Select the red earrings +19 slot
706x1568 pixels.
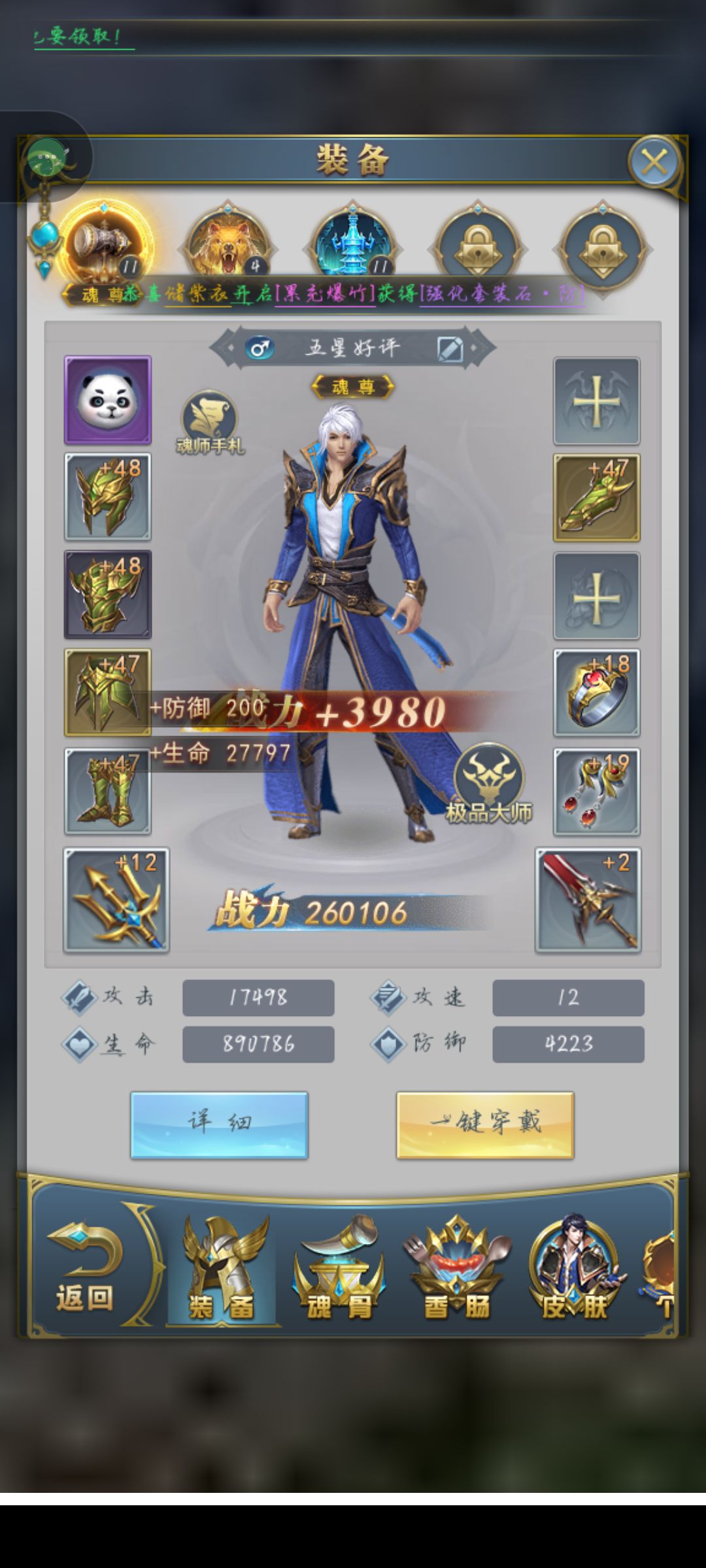[596, 791]
